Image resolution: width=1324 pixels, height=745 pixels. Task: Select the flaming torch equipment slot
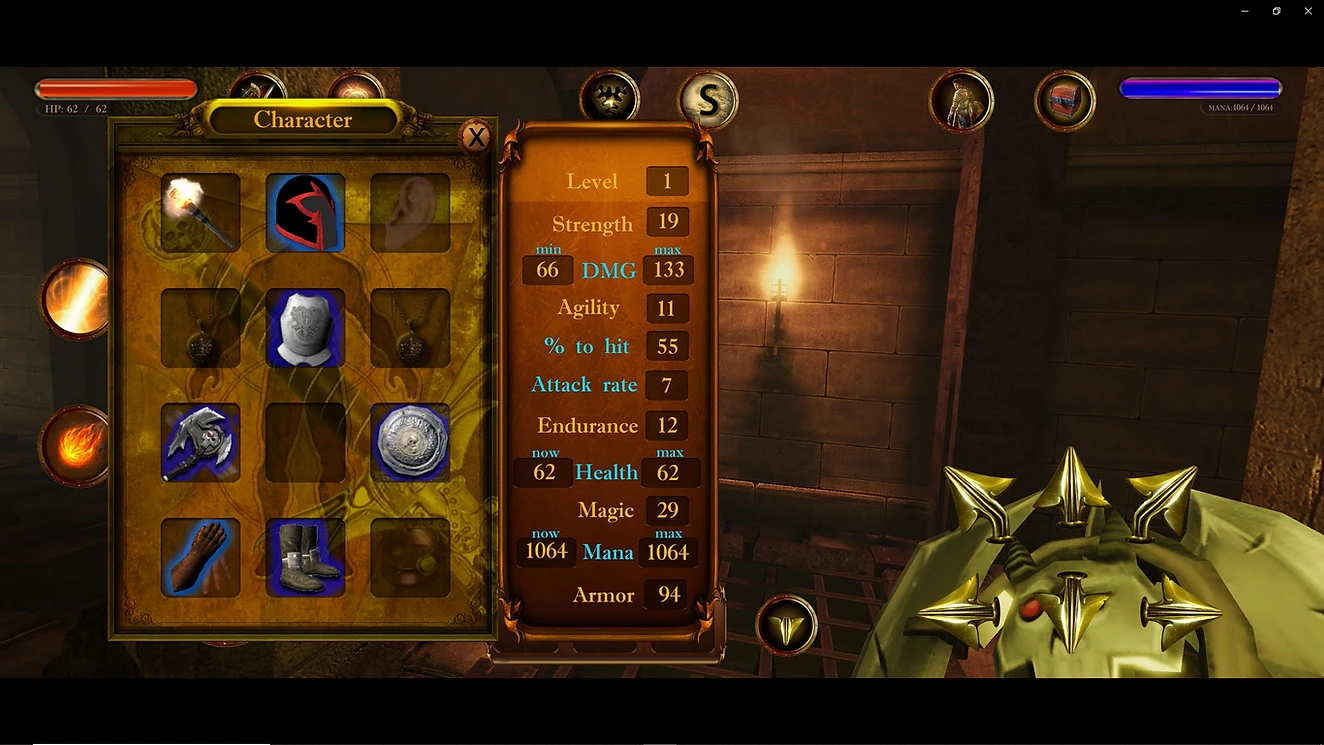click(200, 212)
